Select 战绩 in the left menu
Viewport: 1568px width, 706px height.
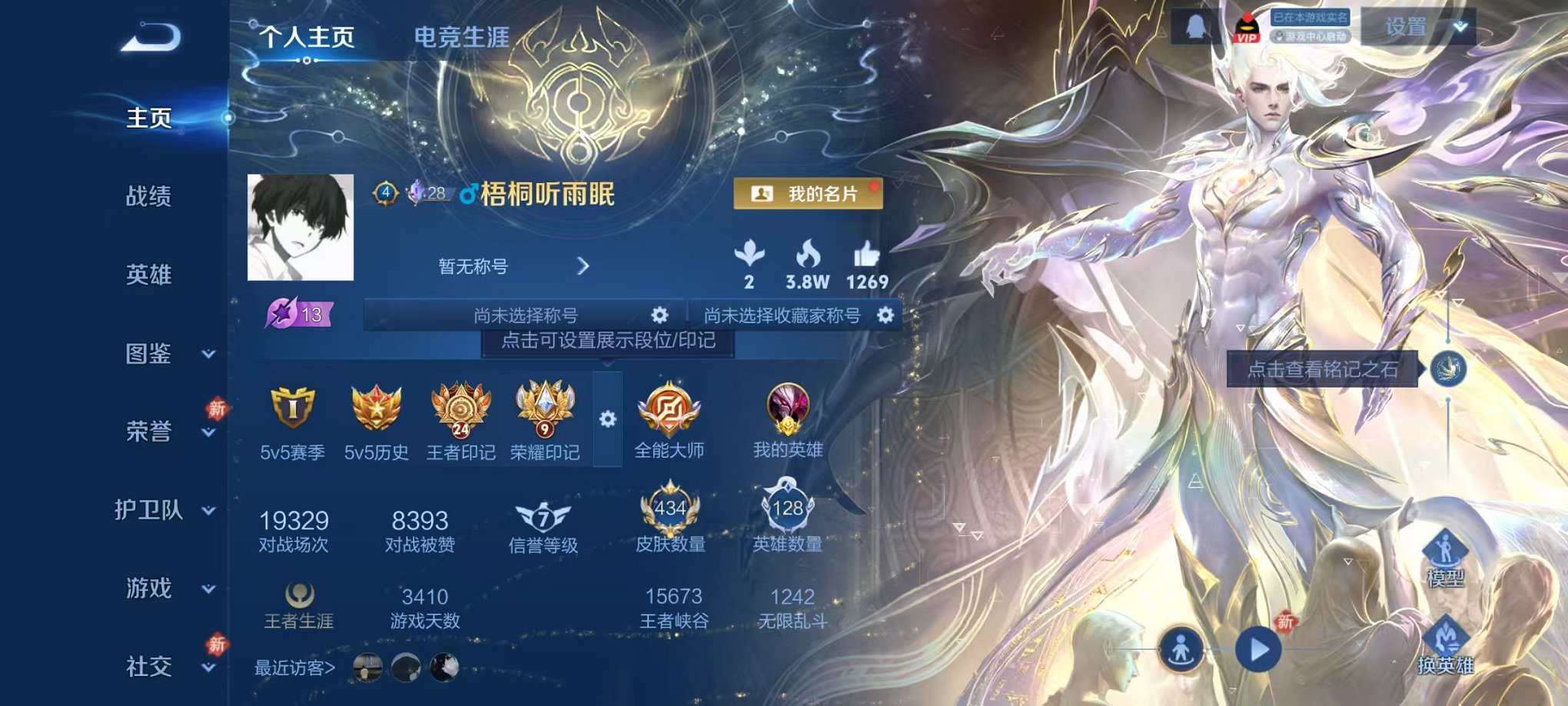(149, 197)
